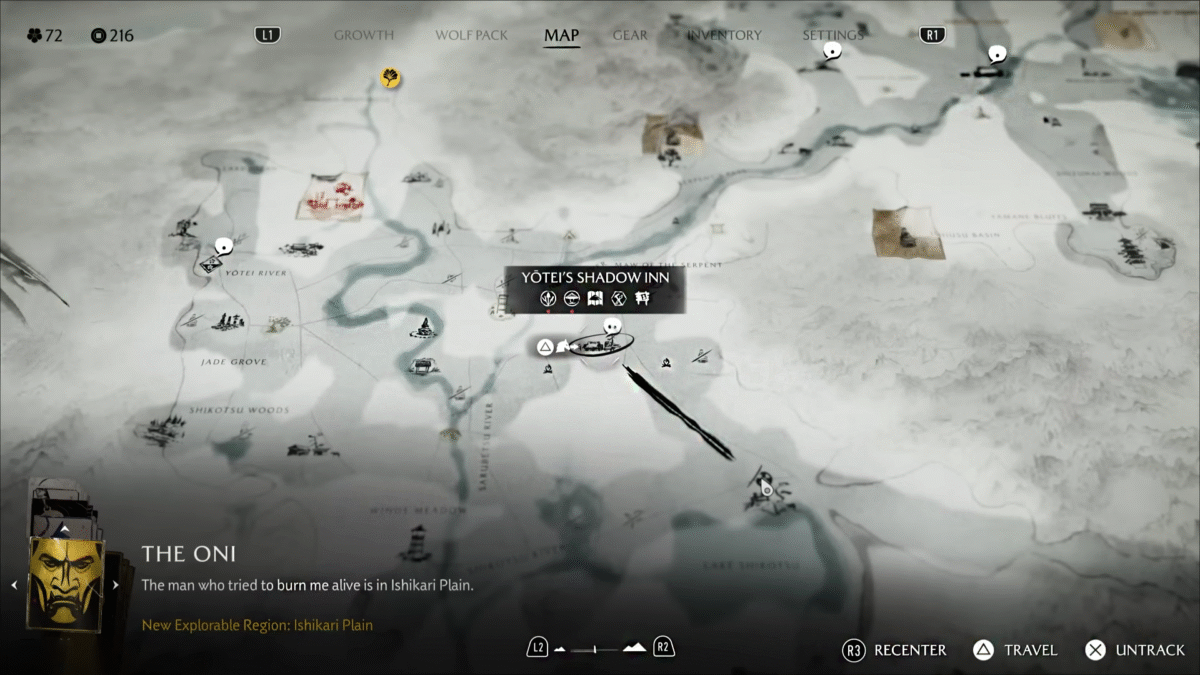Switch to the Gear tab

pos(630,35)
